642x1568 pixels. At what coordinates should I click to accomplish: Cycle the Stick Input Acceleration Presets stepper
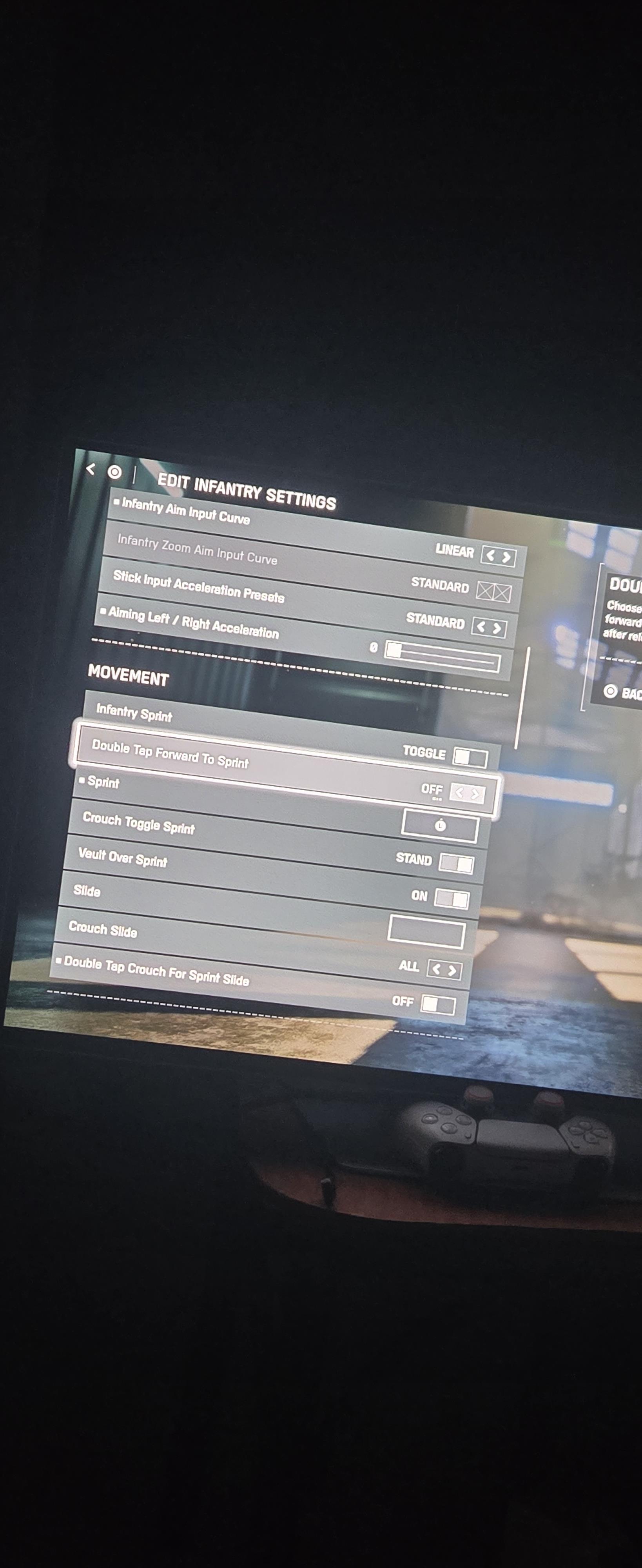coord(489,627)
